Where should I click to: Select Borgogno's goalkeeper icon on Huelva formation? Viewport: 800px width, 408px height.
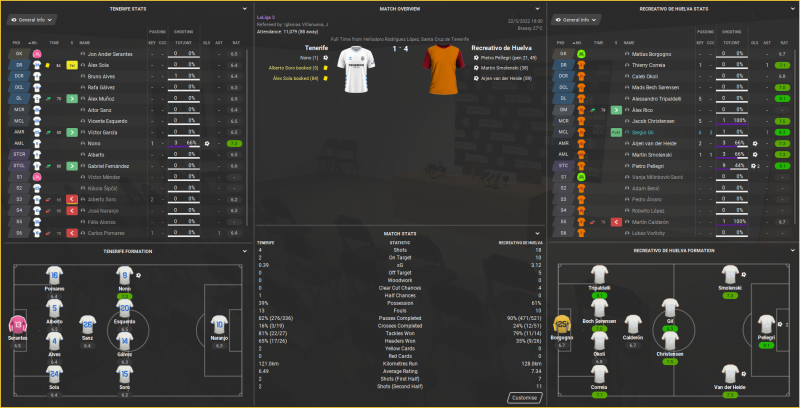tap(564, 324)
